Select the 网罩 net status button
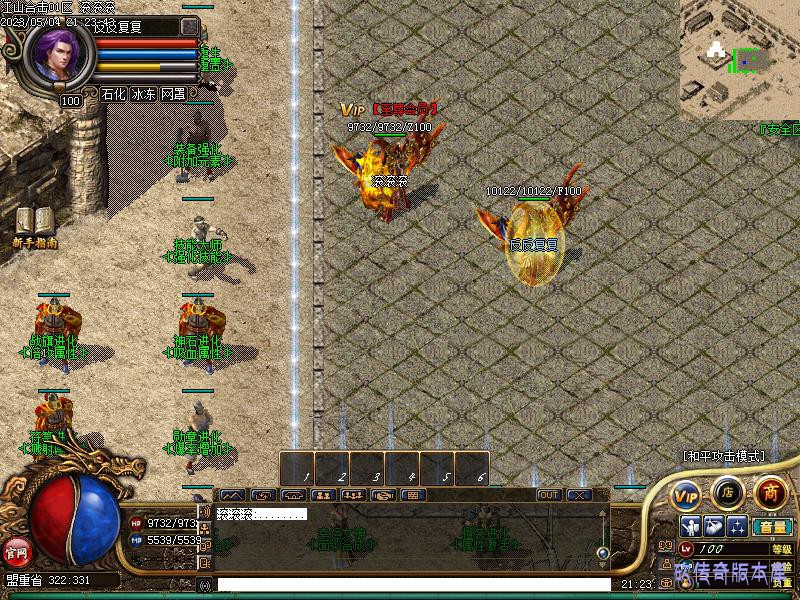This screenshot has width=800, height=600. [173, 95]
